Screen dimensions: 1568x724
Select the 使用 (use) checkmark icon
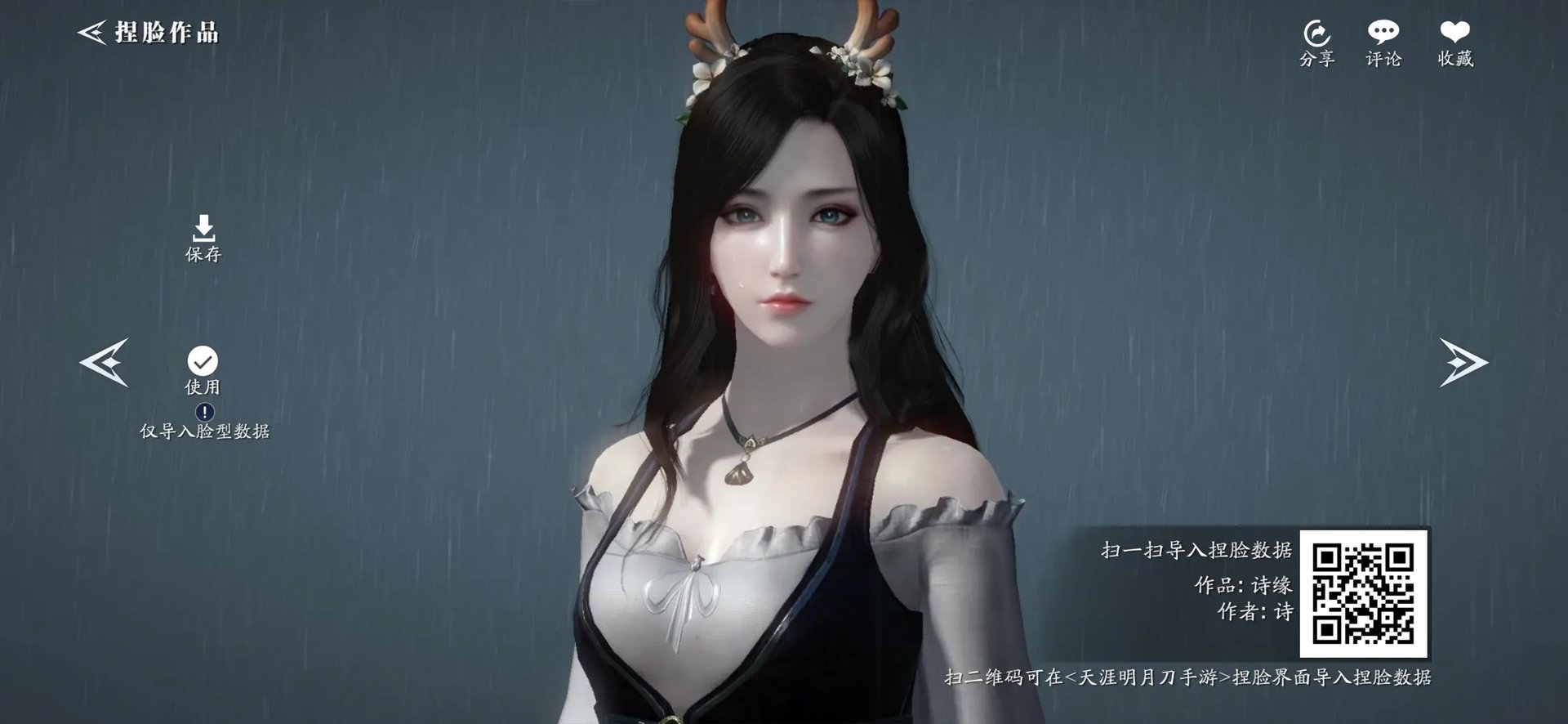tap(203, 358)
